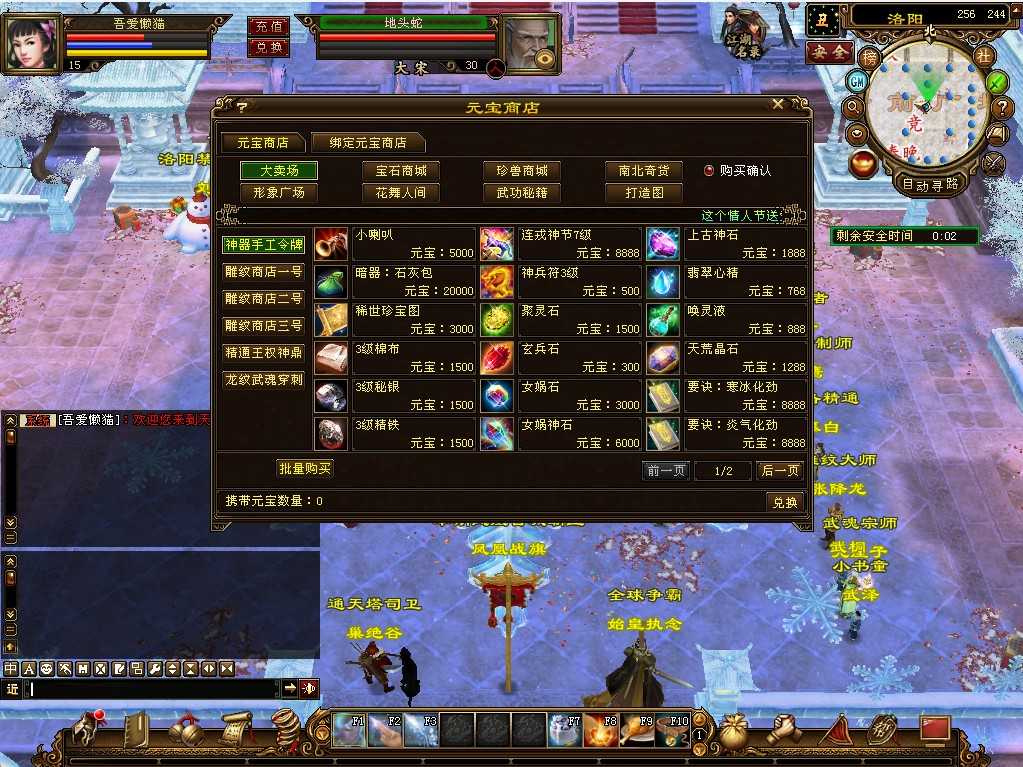Image resolution: width=1023 pixels, height=767 pixels.
Task: Open the 充值 recharge button
Action: 267,27
